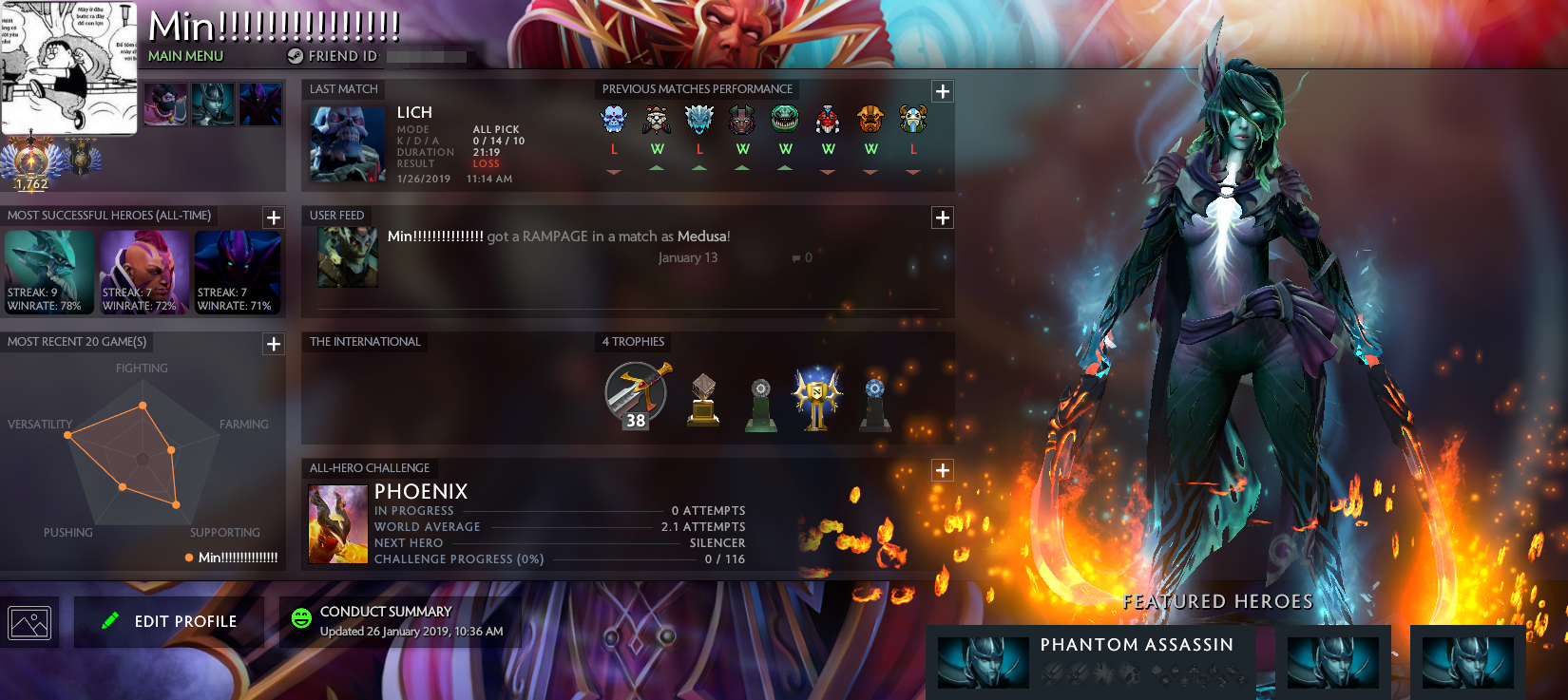Screen dimensions: 1568x700
Task: Click the Clockwerk icon in previous matches row
Action: 828,120
